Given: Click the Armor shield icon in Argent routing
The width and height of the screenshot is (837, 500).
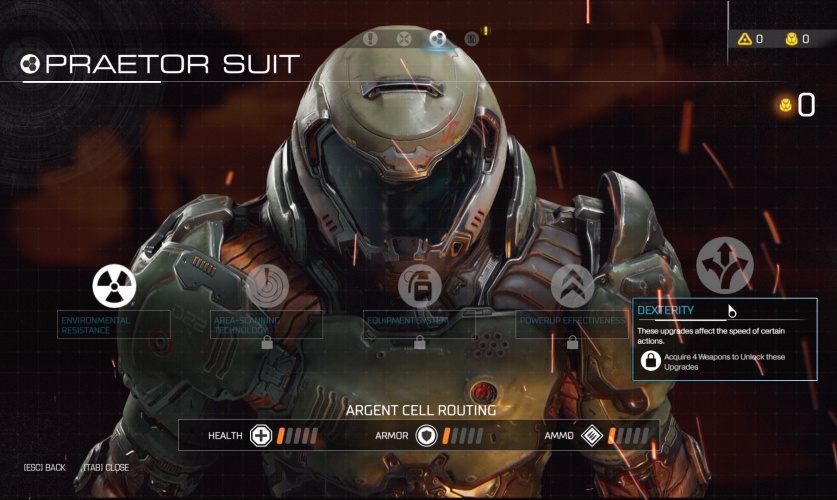Looking at the screenshot, I should coord(427,435).
